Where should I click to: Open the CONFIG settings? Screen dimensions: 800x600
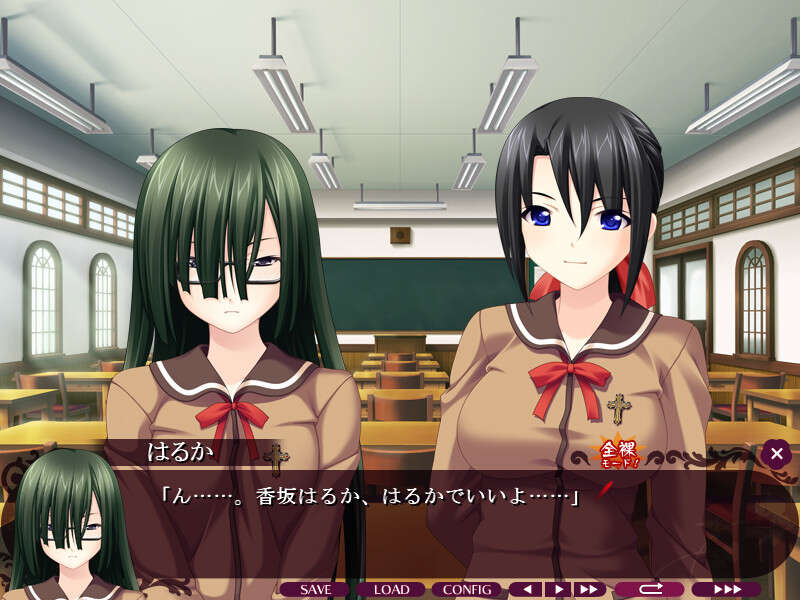coord(468,590)
